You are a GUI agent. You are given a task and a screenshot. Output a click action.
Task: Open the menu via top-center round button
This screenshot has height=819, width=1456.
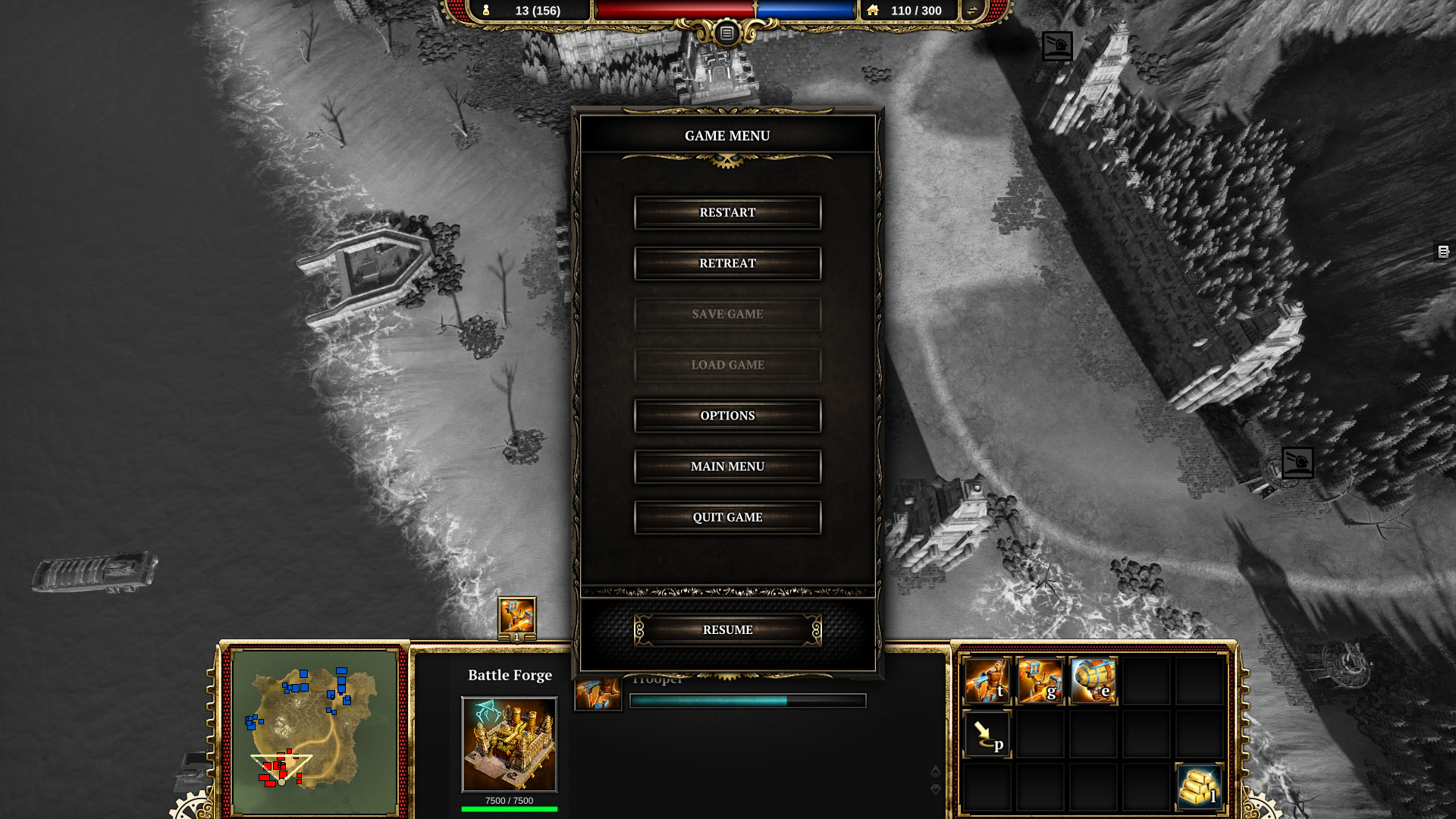point(726,33)
